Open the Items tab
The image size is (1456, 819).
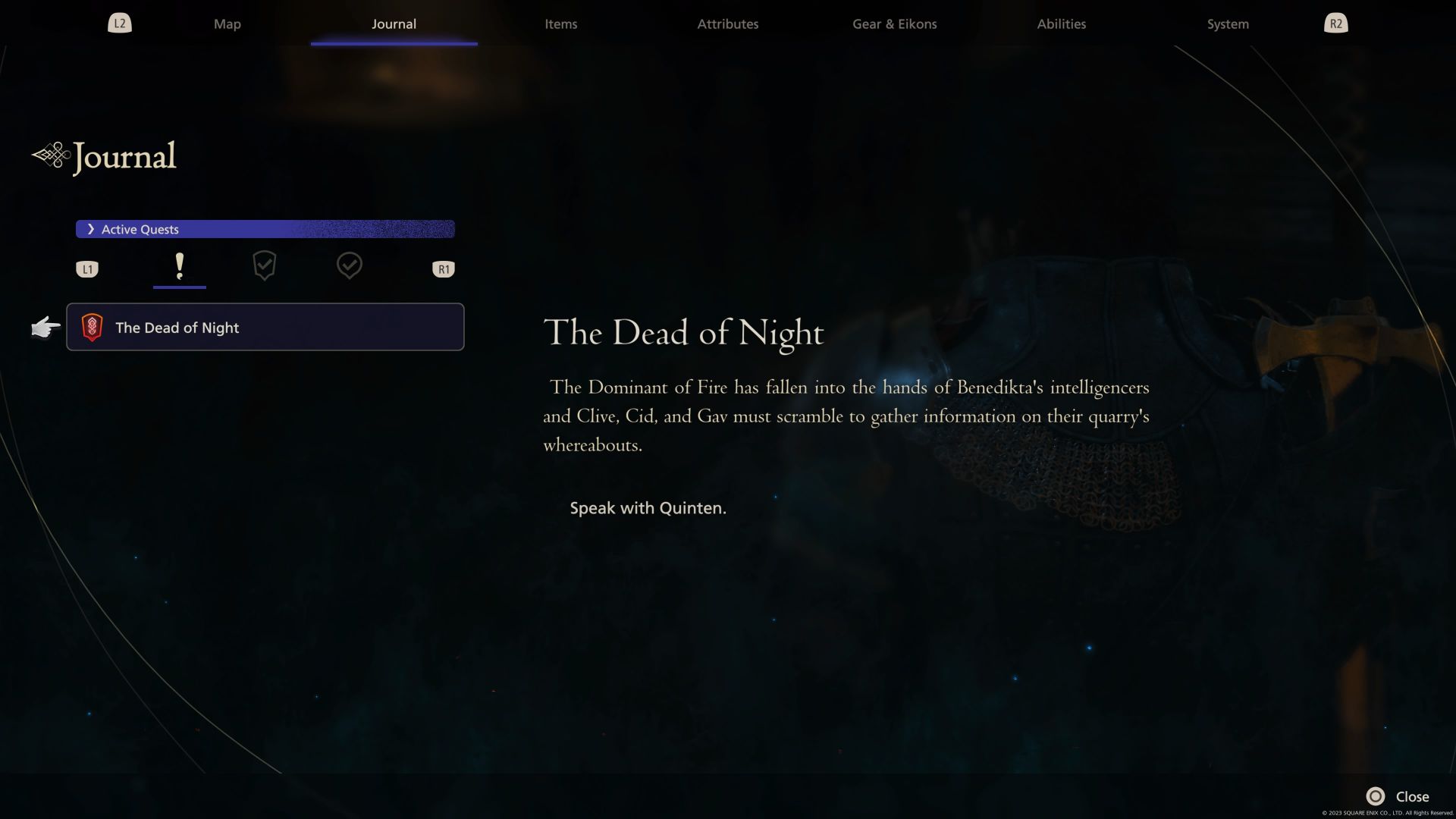tap(560, 24)
